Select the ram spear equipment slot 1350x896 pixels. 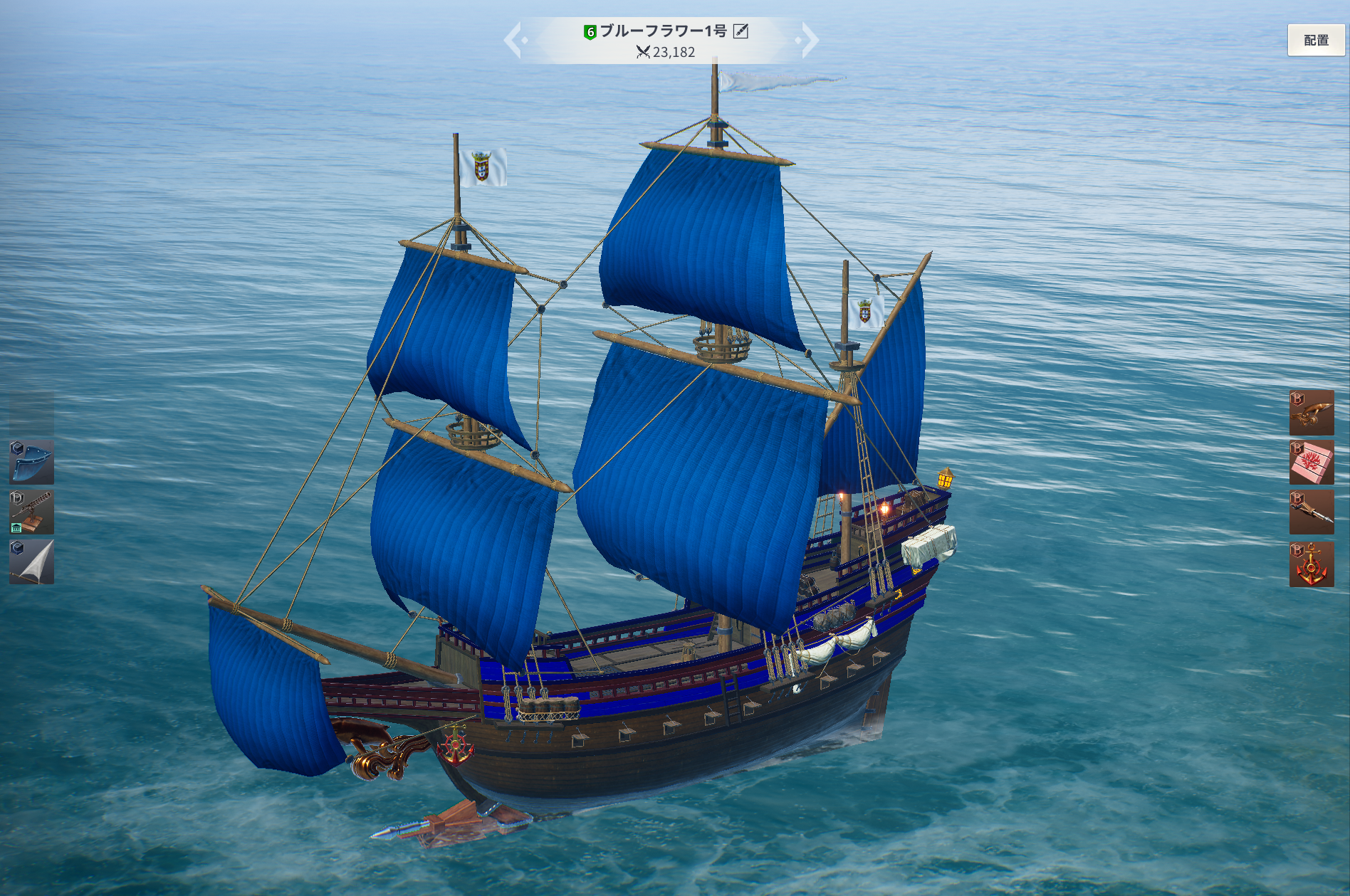1311,512
